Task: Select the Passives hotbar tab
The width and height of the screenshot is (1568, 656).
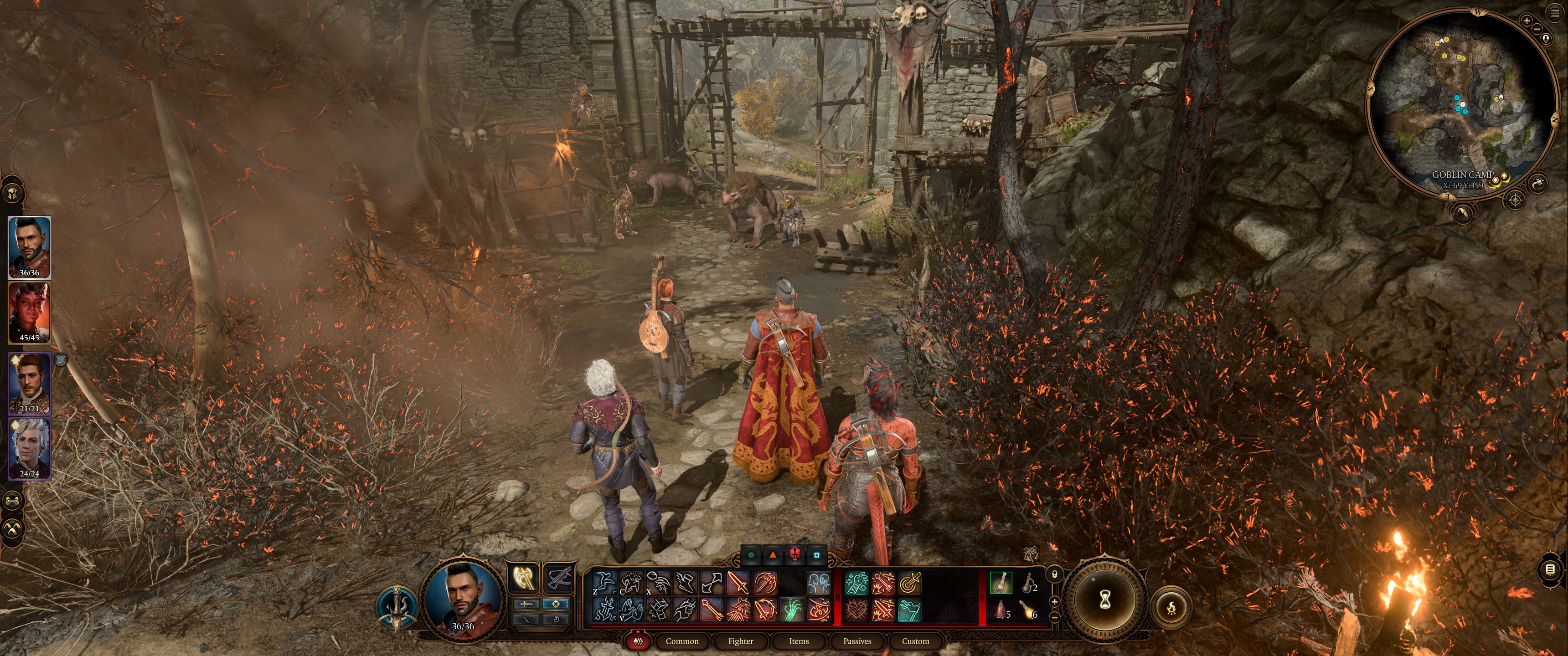Action: 857,641
